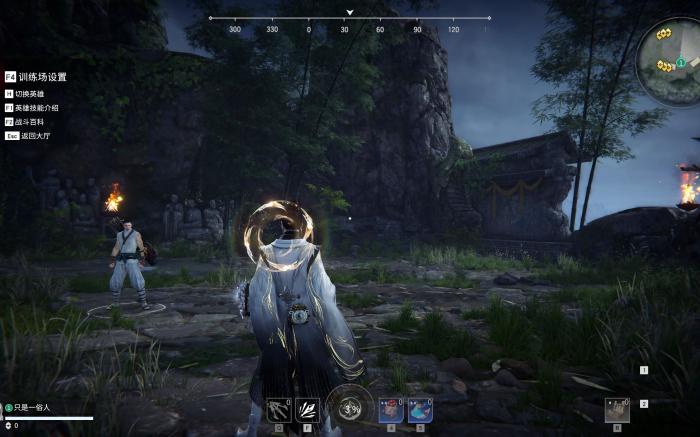Select 返回大厅 return to lobby
Viewport: 700px width, 437px height.
point(35,135)
